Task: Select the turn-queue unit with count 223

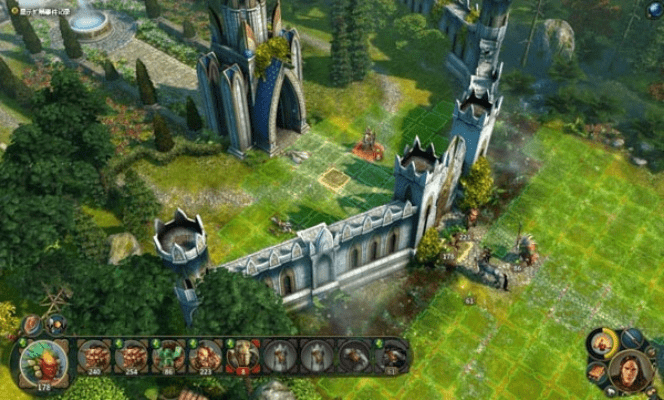Action: pos(205,357)
